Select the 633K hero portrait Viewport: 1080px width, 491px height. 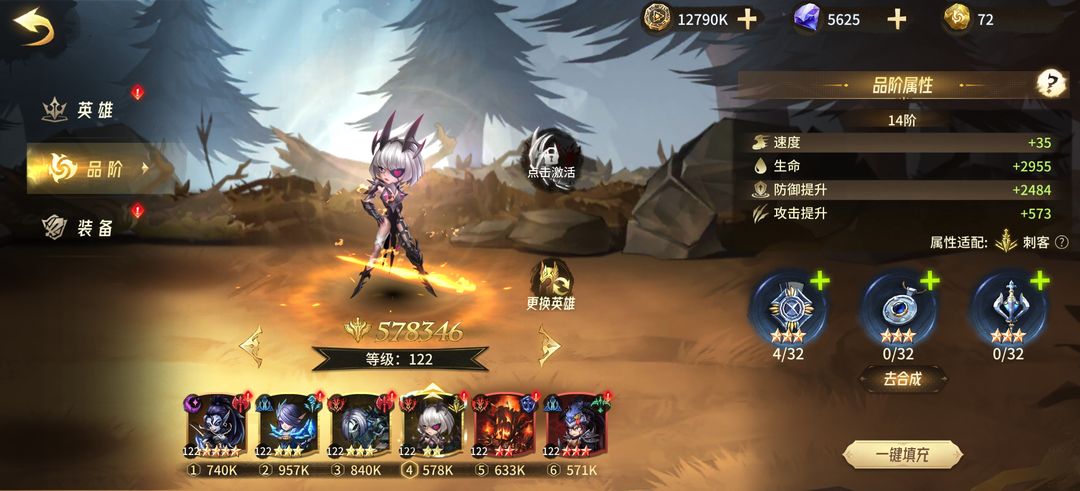[x=503, y=427]
